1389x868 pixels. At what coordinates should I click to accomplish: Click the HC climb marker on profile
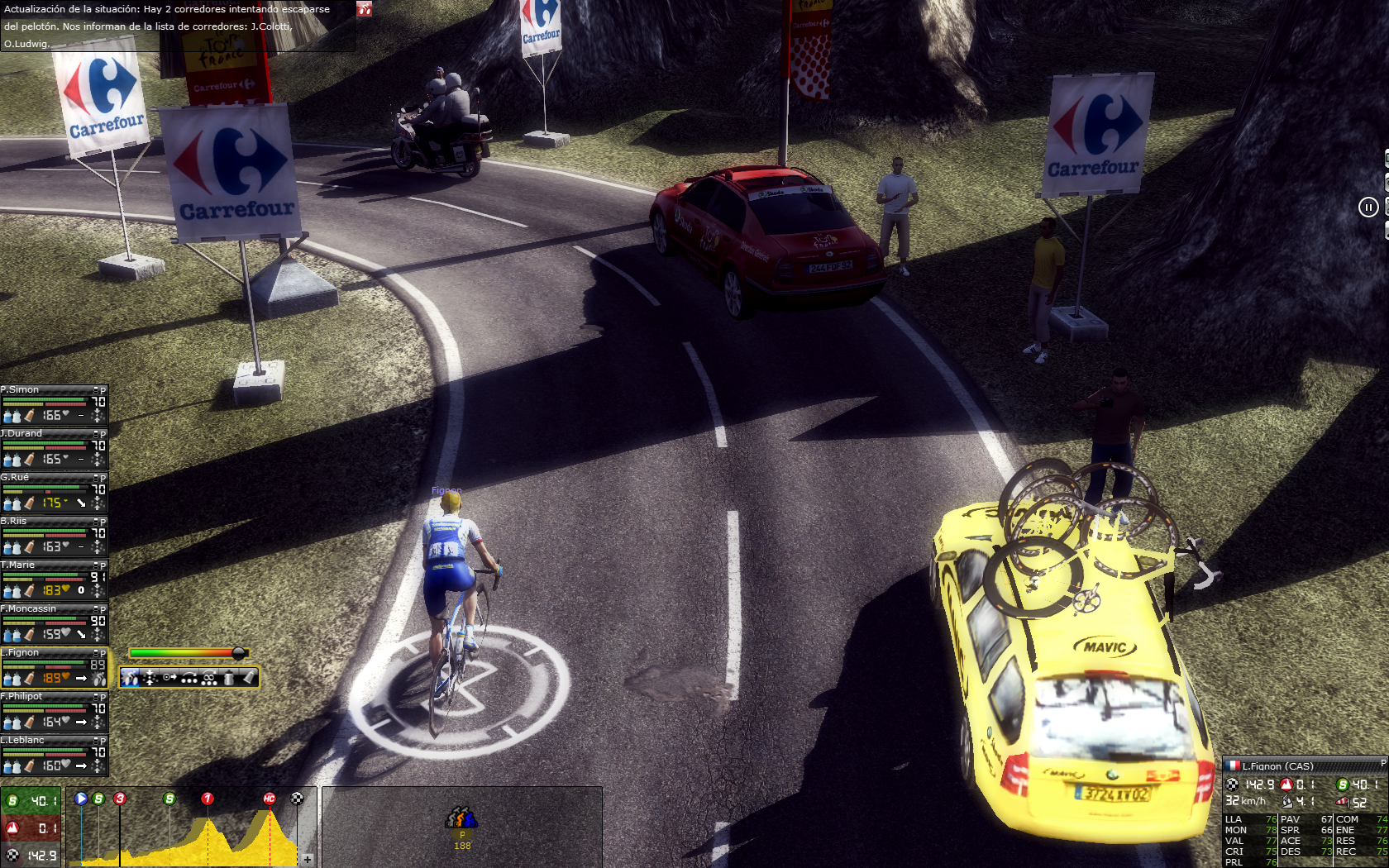tap(269, 799)
